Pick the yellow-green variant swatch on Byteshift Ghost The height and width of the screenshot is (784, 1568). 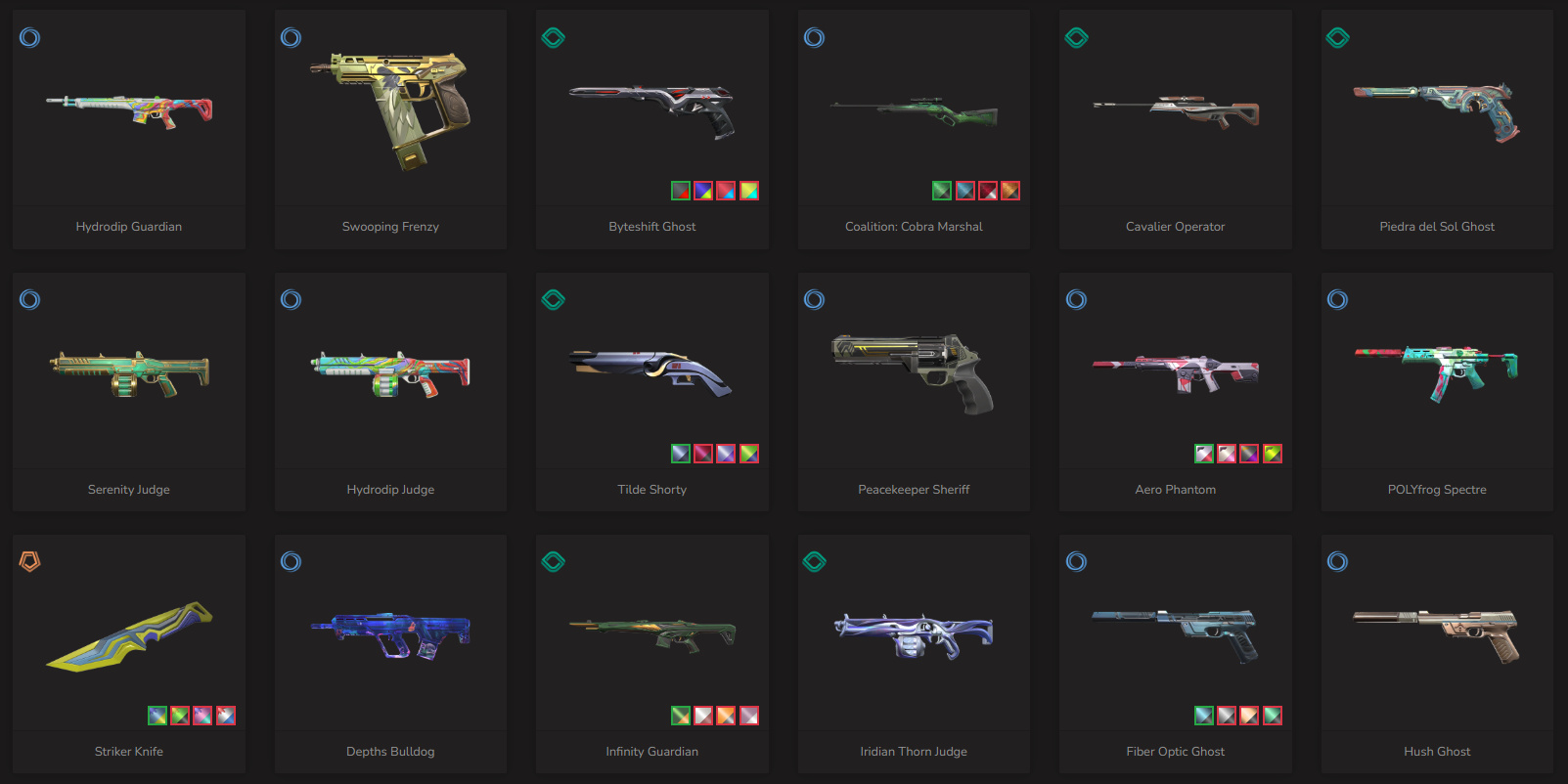749,191
